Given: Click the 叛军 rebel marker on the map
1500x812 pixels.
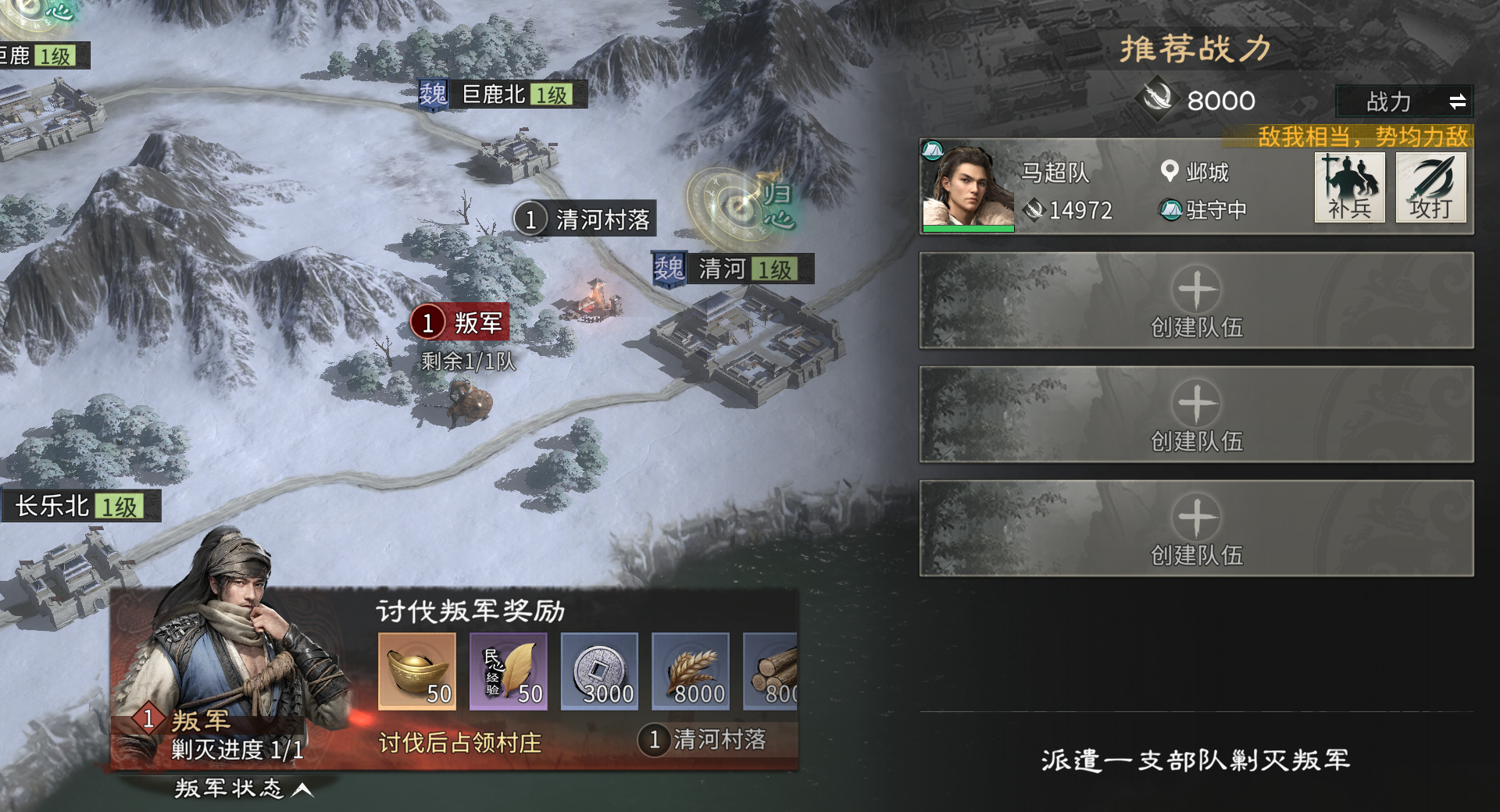Looking at the screenshot, I should [x=461, y=322].
